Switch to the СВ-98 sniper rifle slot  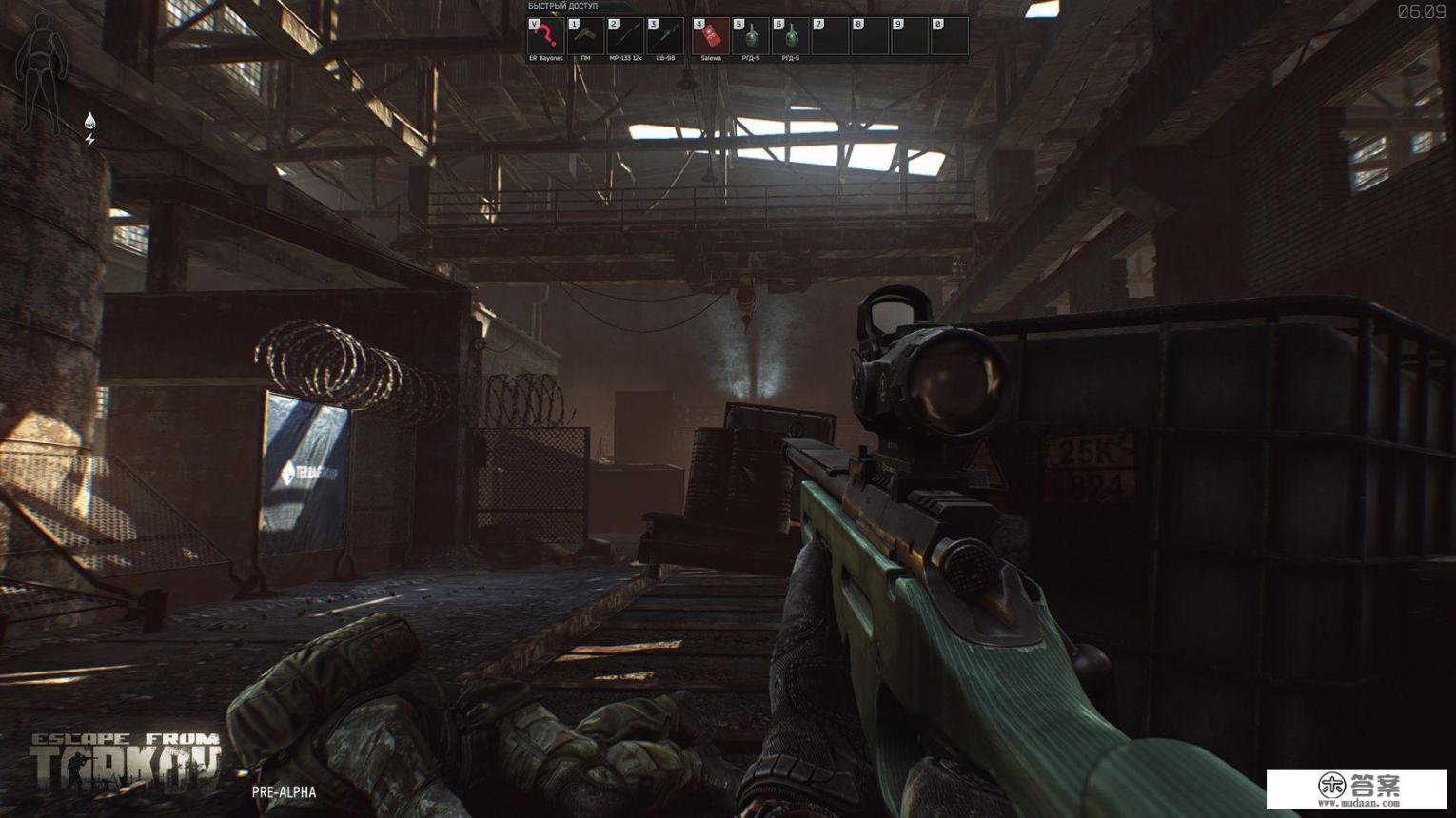coord(665,36)
